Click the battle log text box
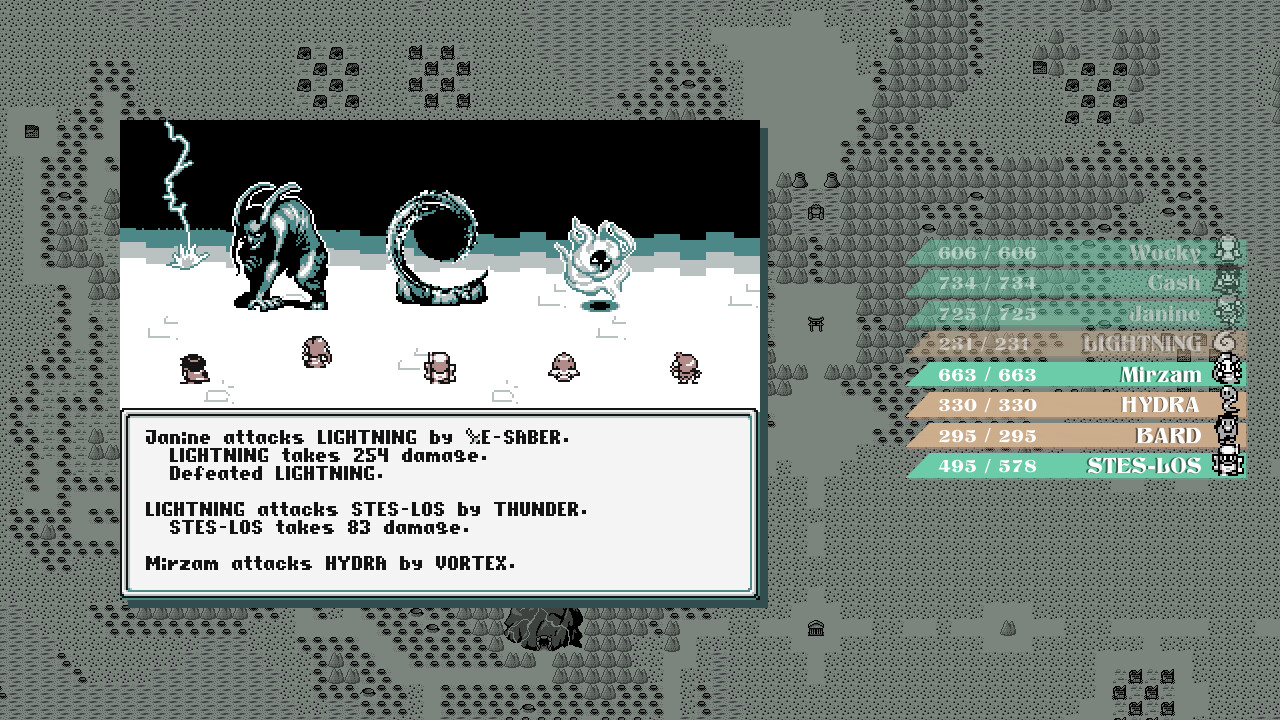 [x=440, y=500]
